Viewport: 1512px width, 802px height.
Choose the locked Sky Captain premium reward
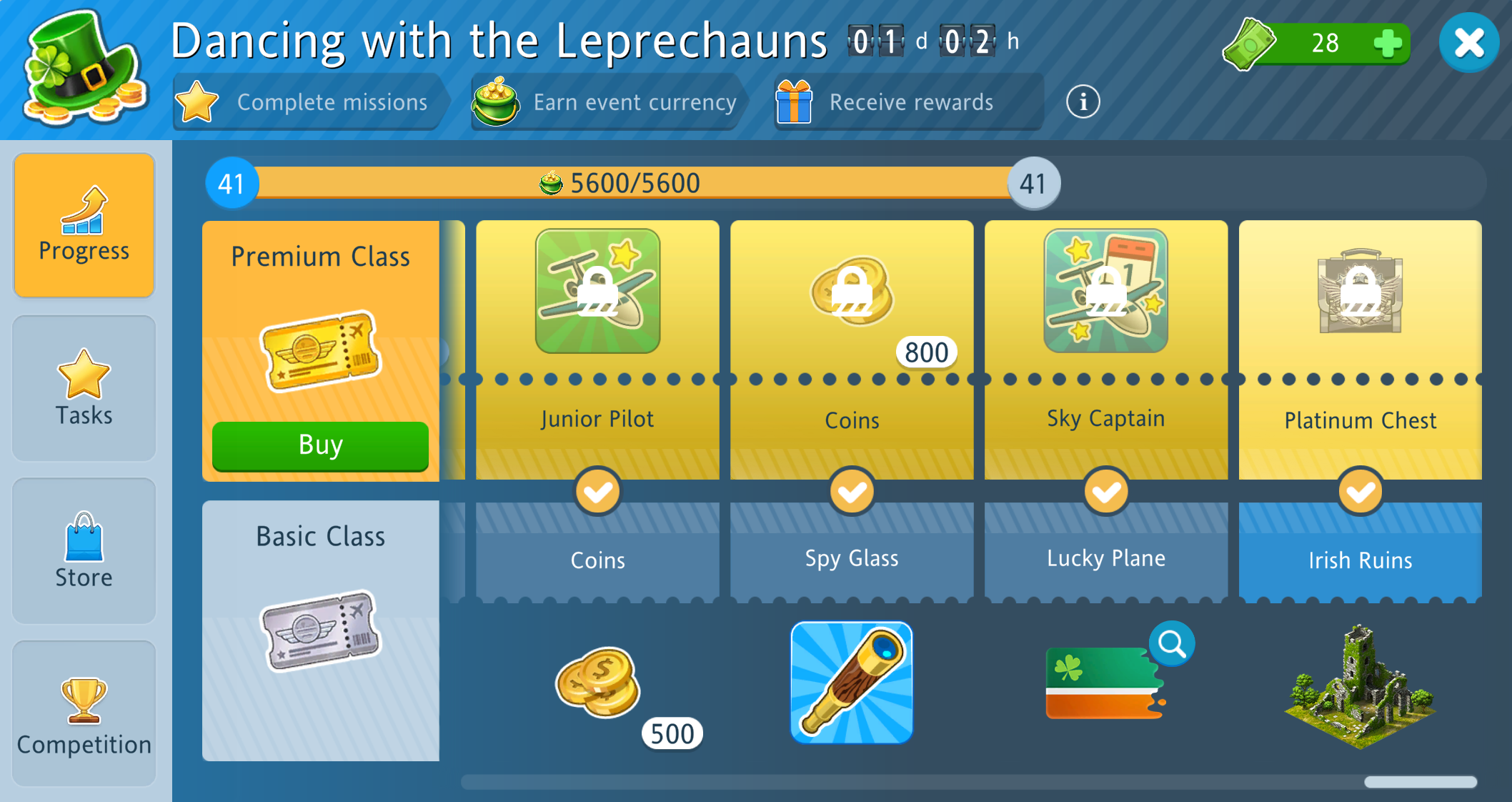click(1105, 291)
